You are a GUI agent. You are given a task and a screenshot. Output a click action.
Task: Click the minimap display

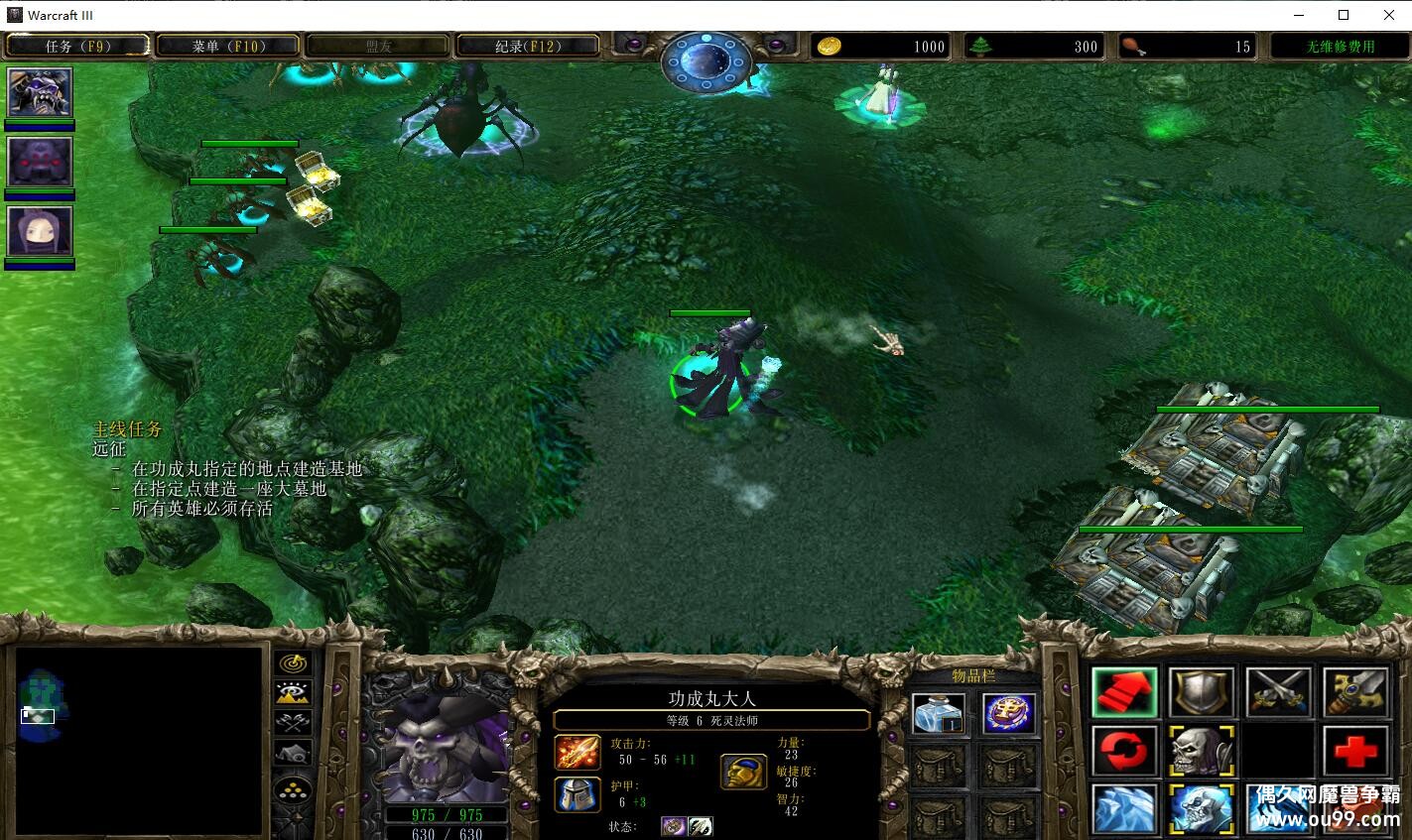pos(139,740)
